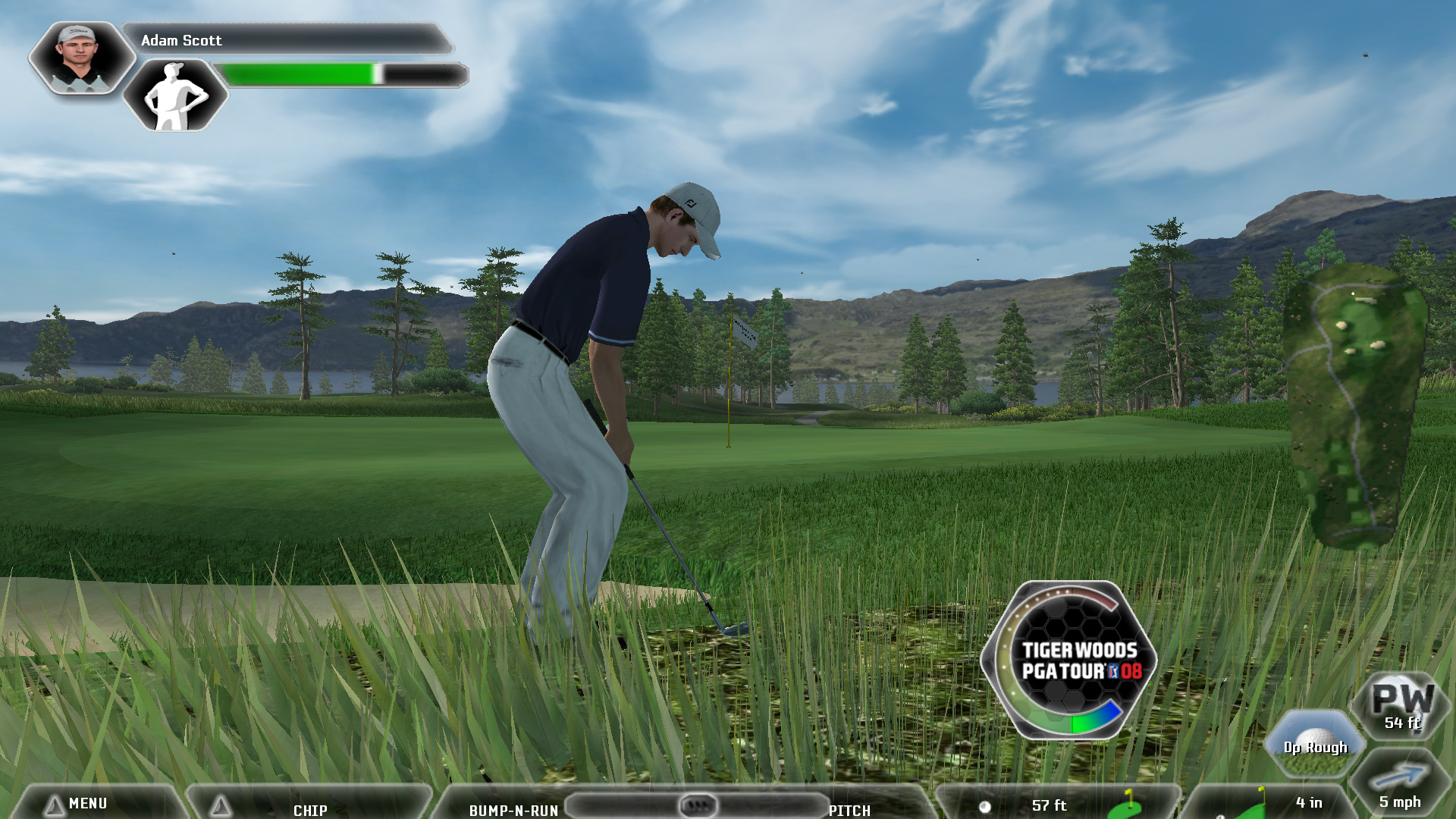Open the course hole overview map
The height and width of the screenshot is (819, 1456).
tap(1353, 406)
